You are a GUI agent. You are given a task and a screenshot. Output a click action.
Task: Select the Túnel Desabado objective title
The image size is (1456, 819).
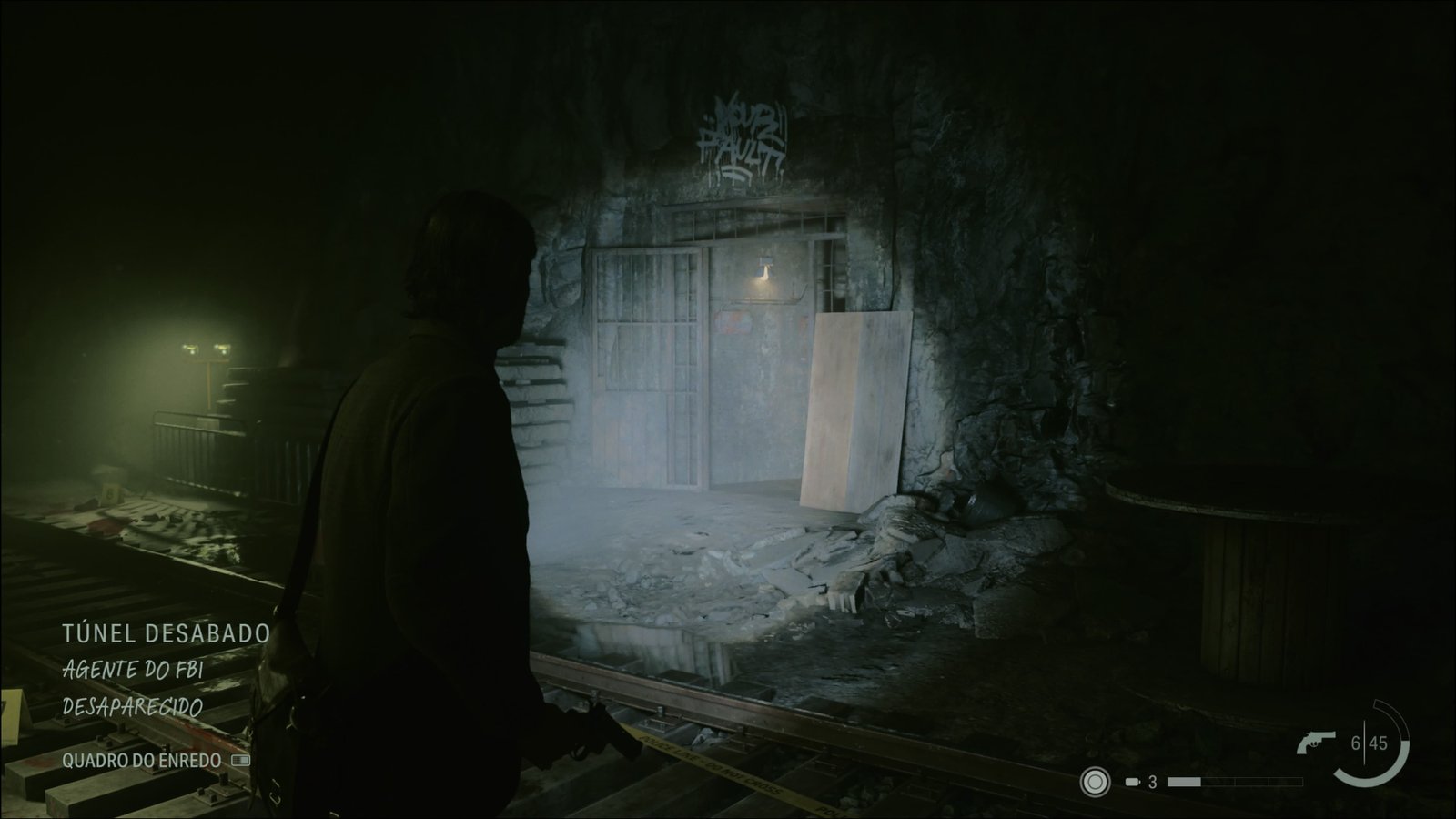(166, 633)
